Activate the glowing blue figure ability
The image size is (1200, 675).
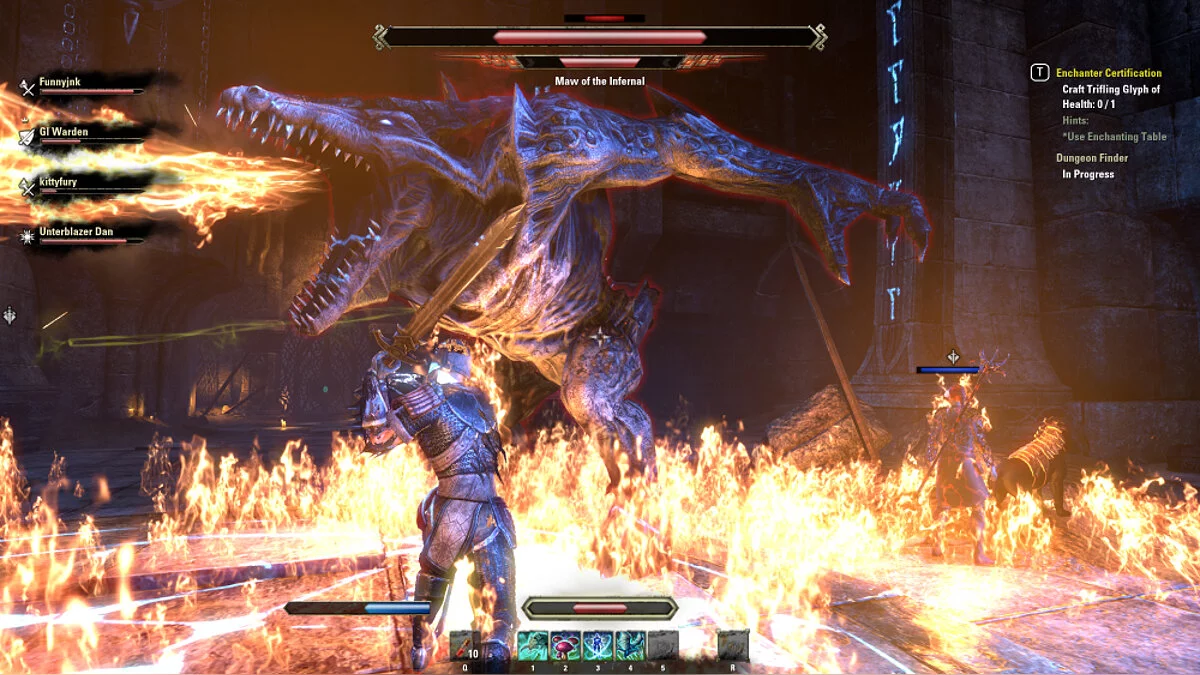[598, 645]
